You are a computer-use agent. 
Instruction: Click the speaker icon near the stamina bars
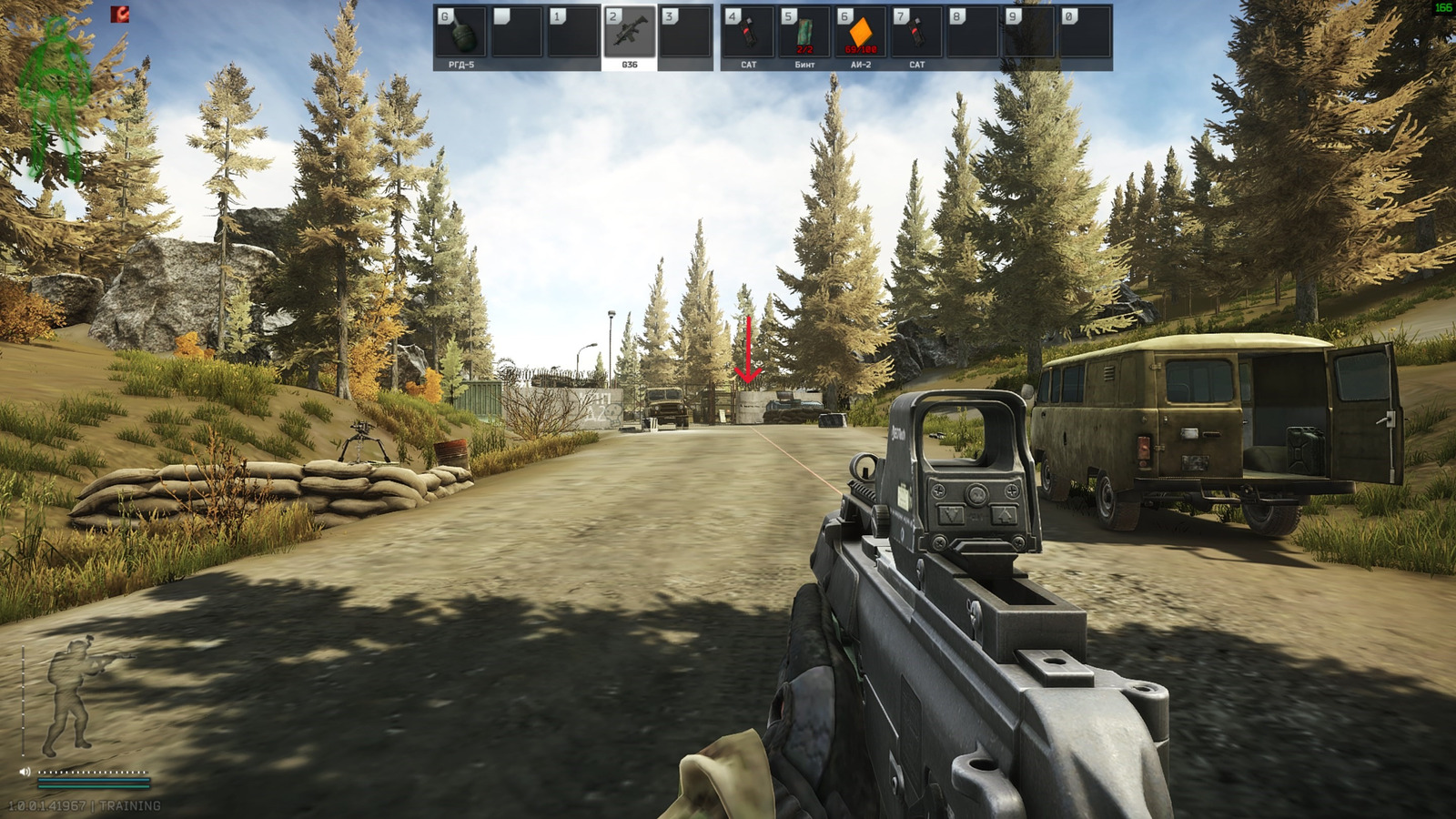click(25, 771)
